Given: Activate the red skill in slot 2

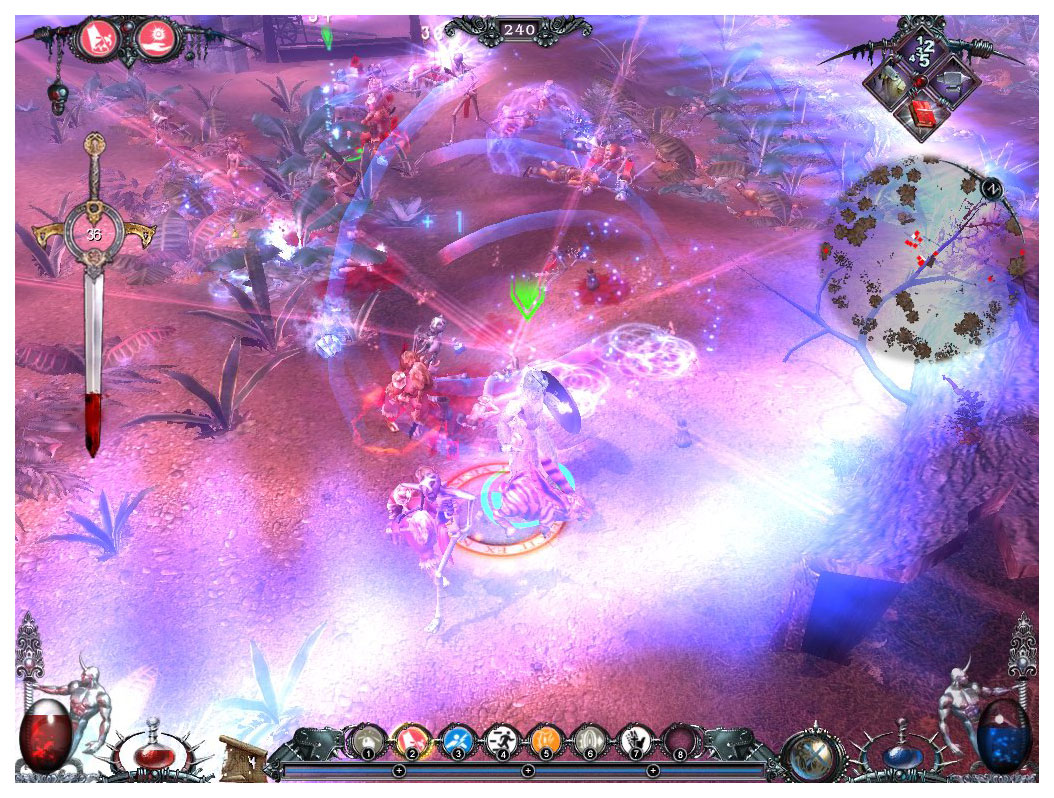Looking at the screenshot, I should pyautogui.click(x=411, y=741).
